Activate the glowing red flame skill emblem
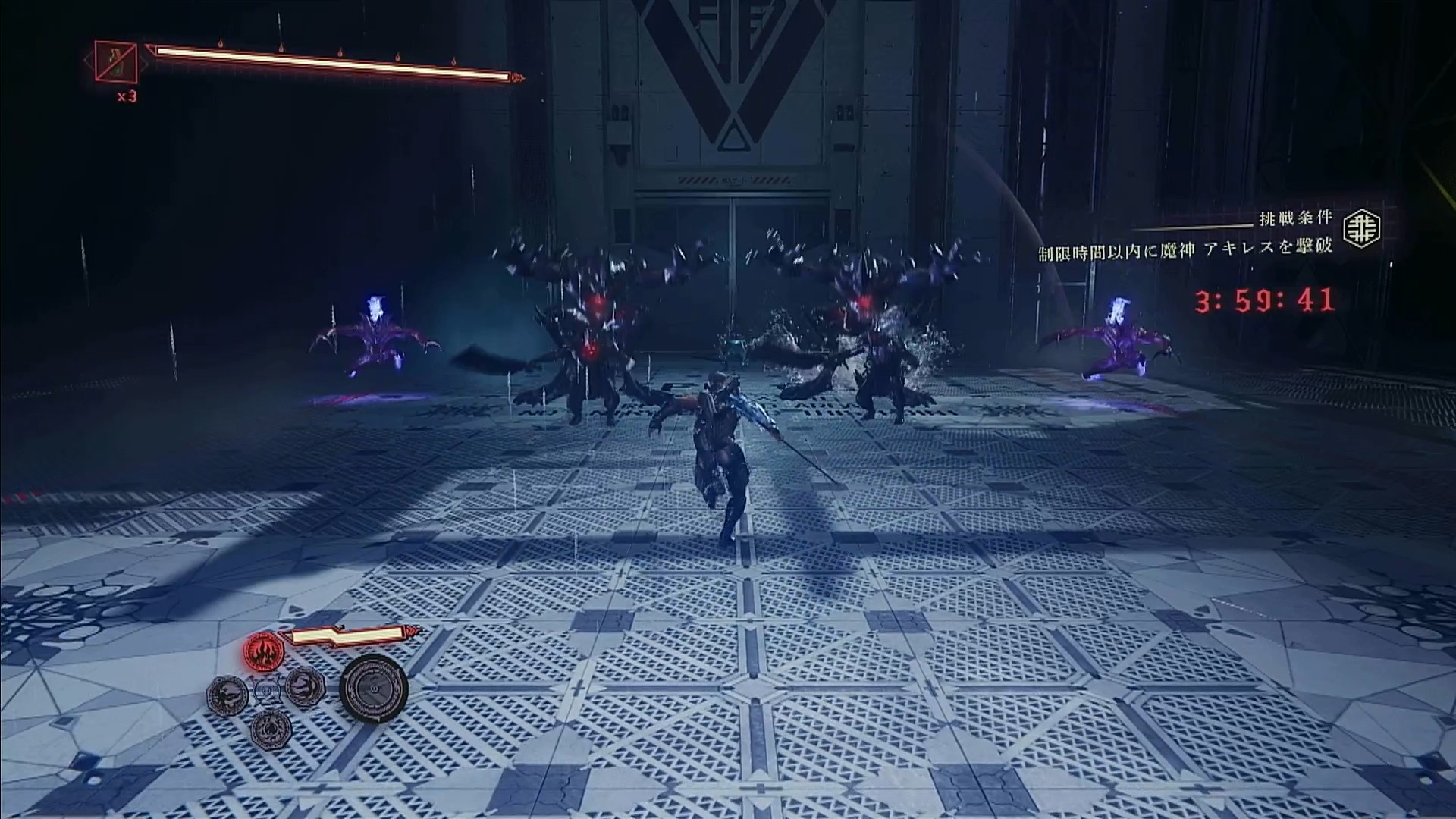This screenshot has width=1456, height=819. pos(263,650)
